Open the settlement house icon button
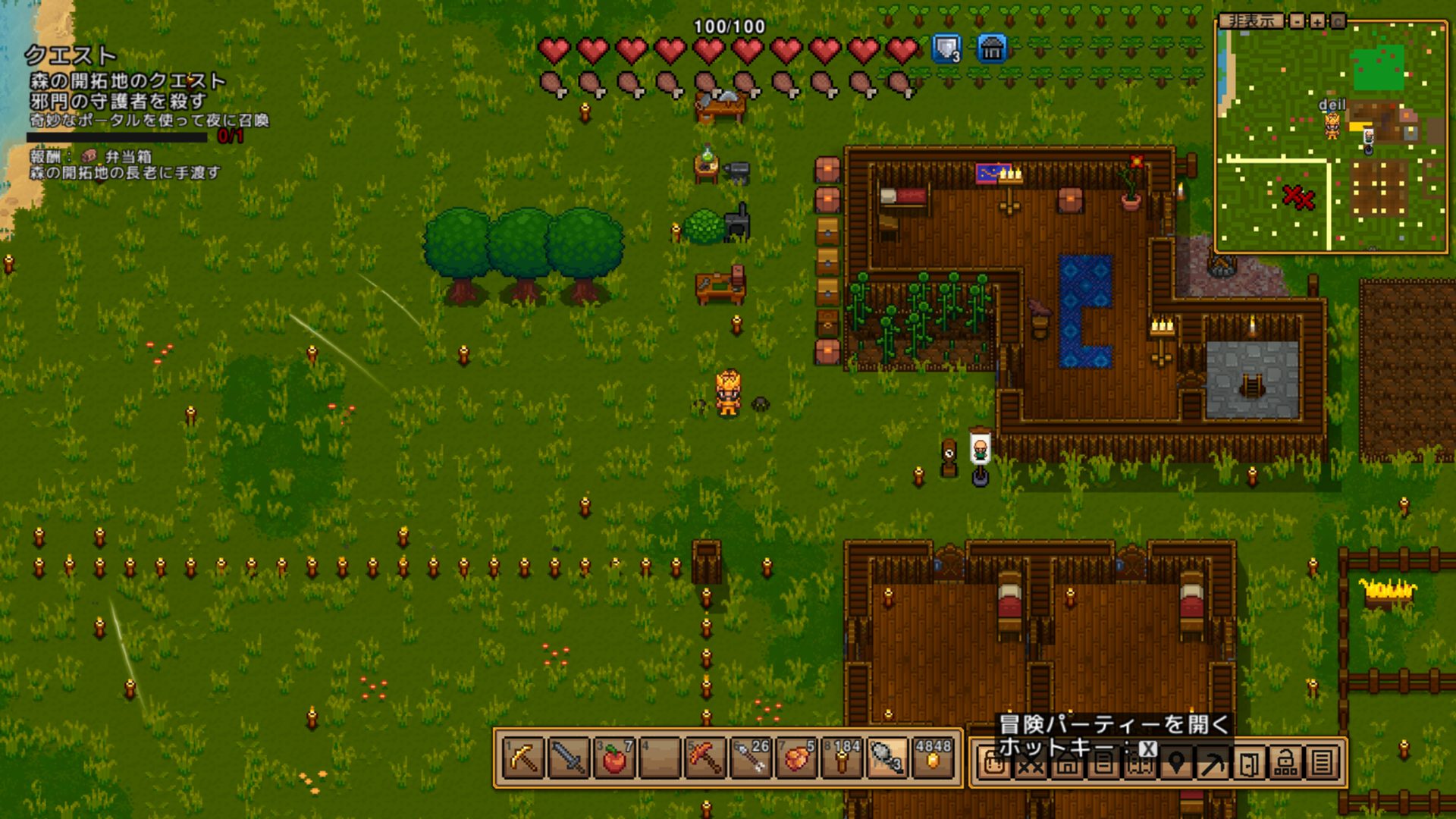This screenshot has height=819, width=1456. (x=1067, y=764)
